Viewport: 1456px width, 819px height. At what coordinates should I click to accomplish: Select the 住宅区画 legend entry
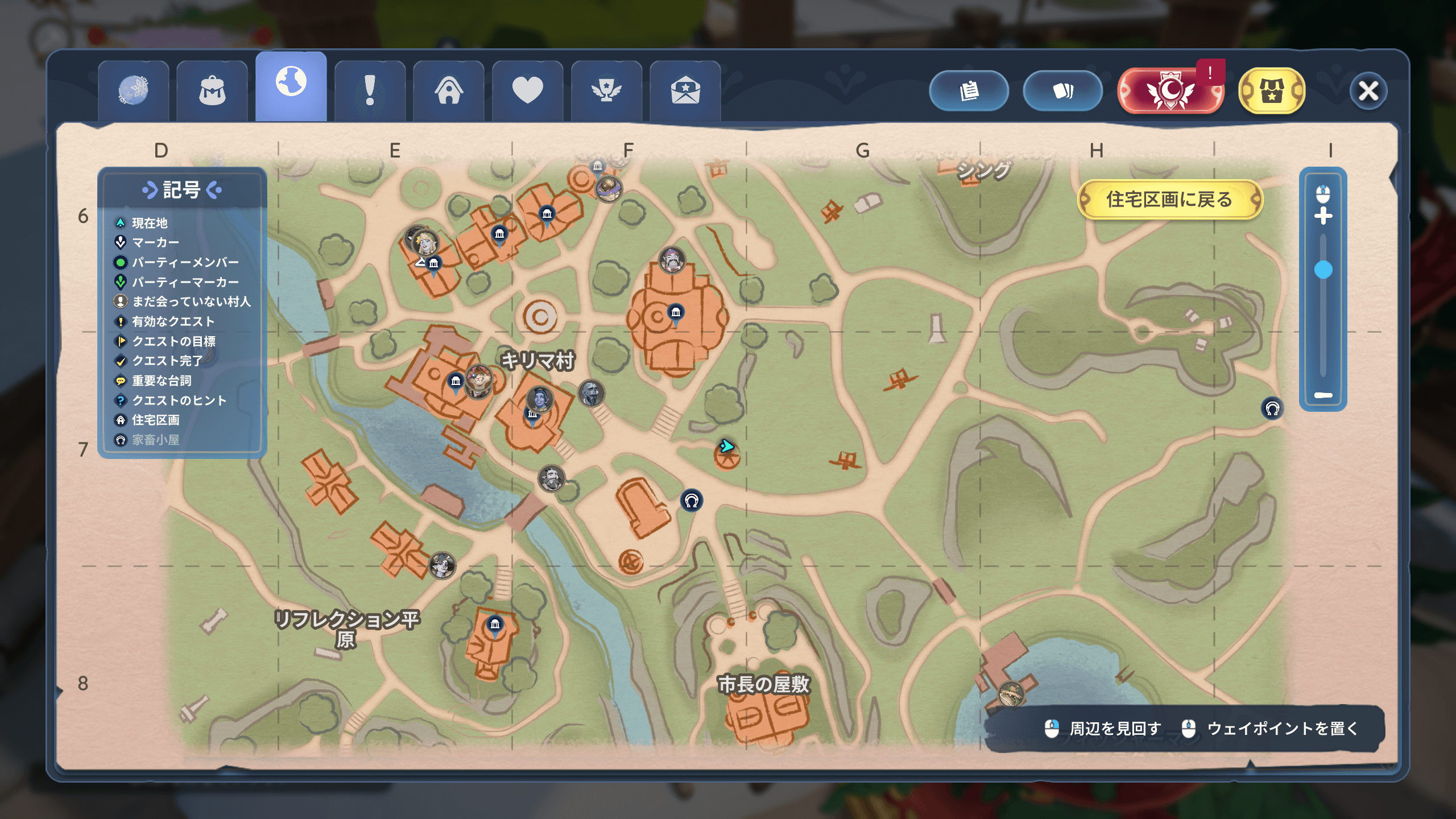click(155, 420)
